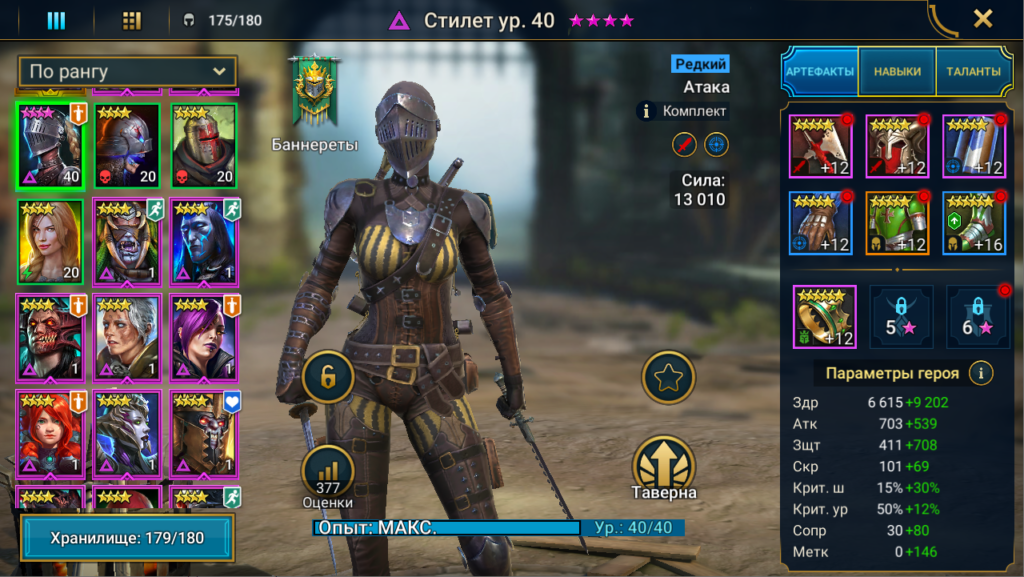Select the Артефакты tab
Image resolution: width=1024 pixels, height=577 pixels.
coord(819,72)
